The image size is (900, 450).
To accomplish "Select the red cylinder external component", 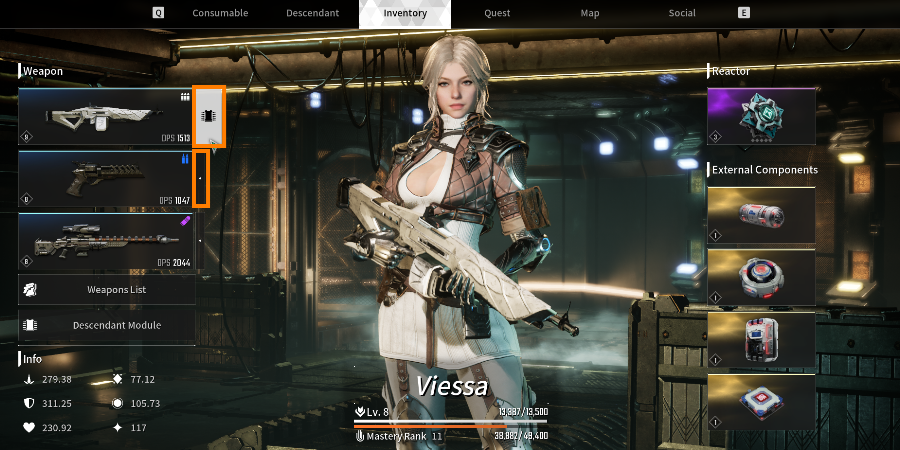I will tap(761, 215).
